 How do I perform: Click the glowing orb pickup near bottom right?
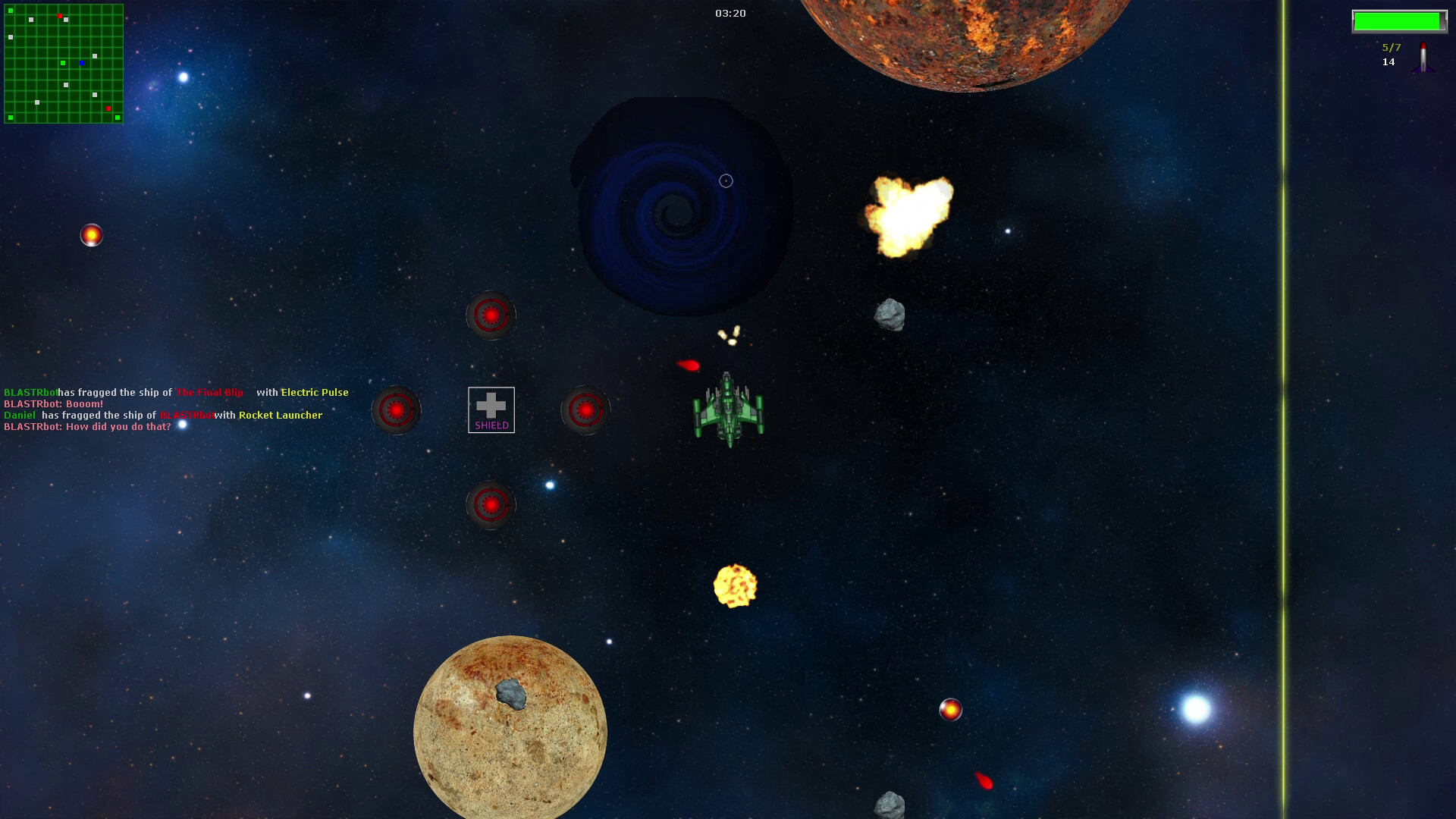[952, 710]
